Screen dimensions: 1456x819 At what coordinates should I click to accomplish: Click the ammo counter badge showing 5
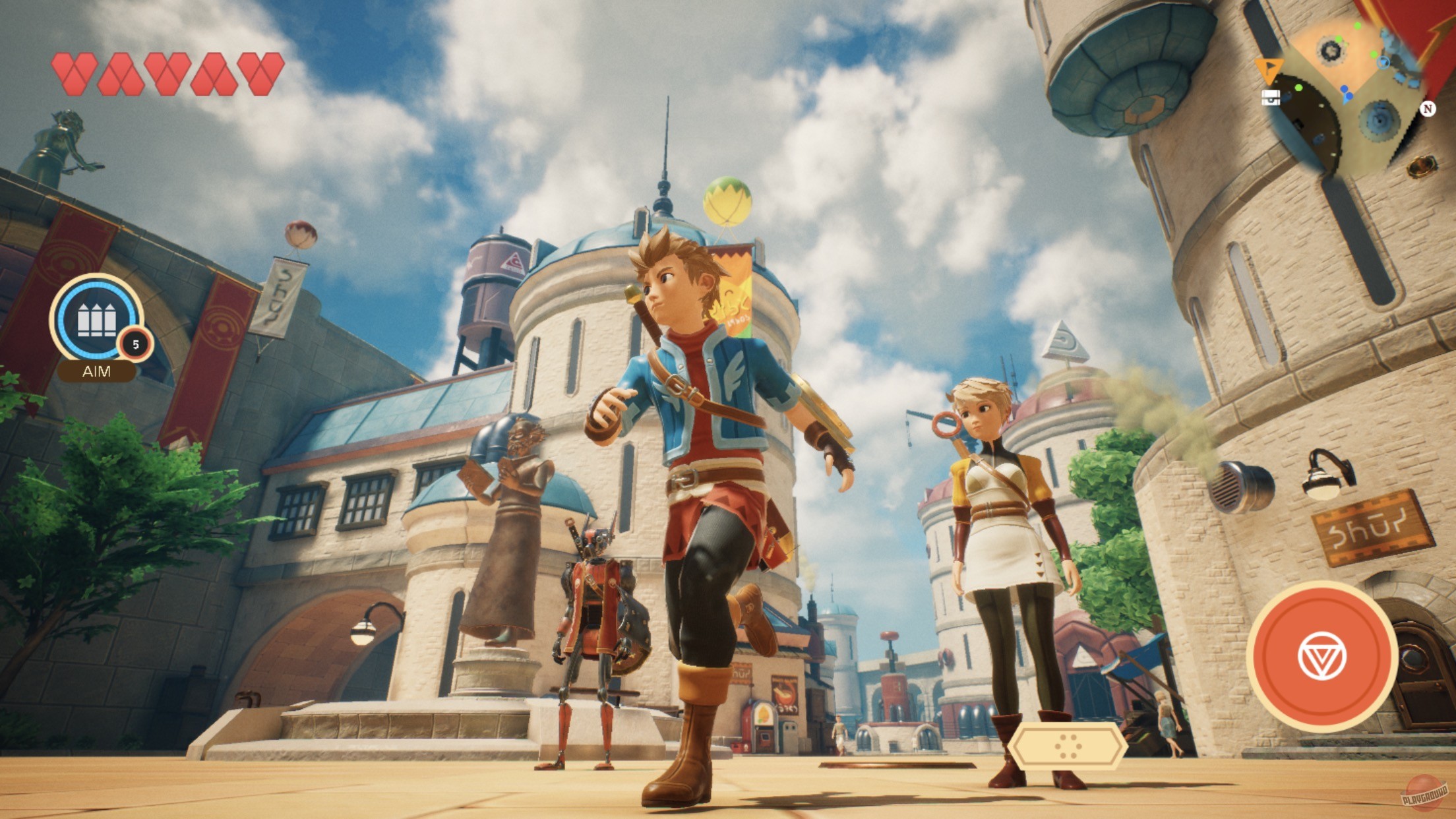133,344
